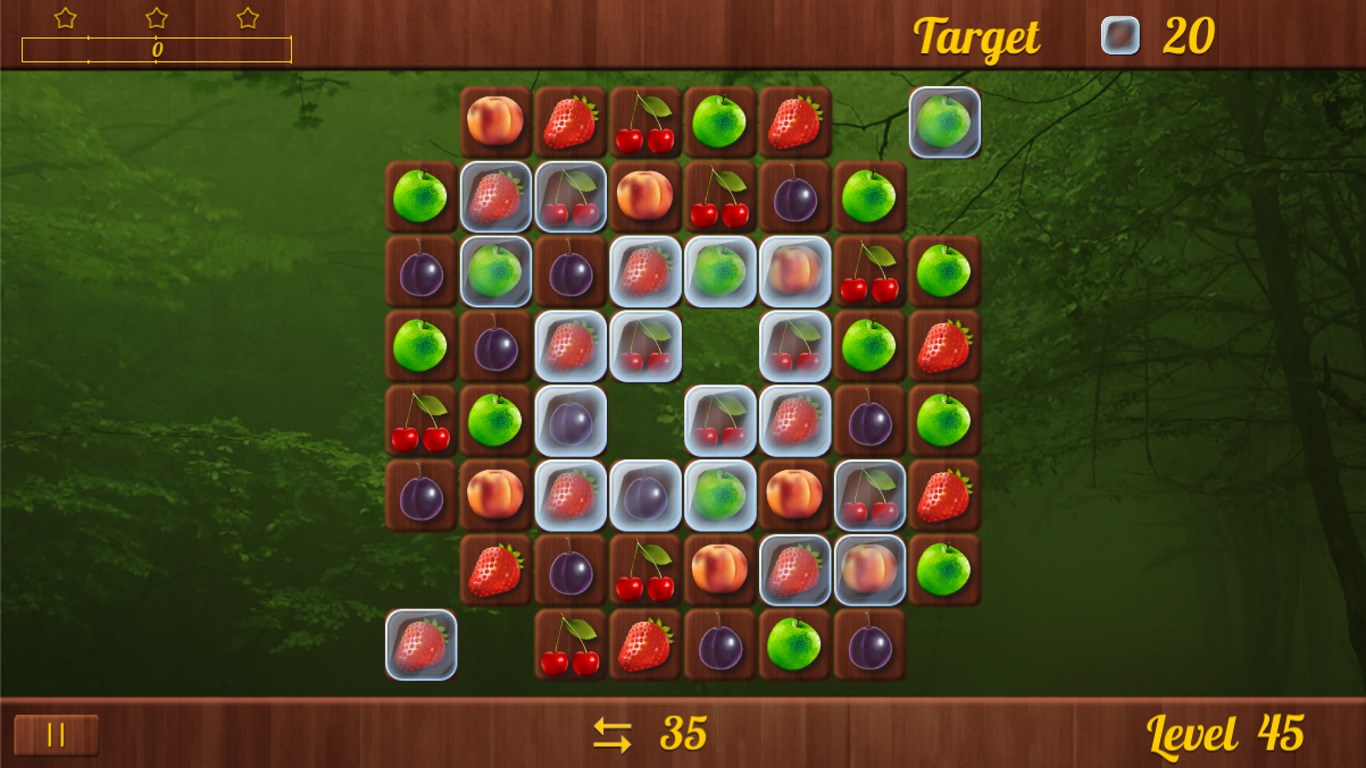Click the frozen peach in third row

tap(795, 271)
